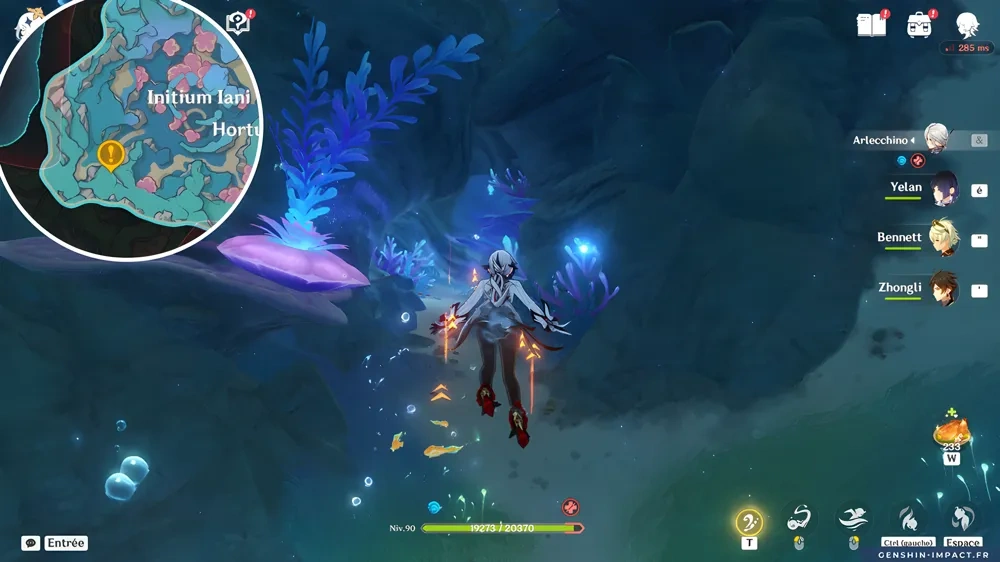This screenshot has width=1000, height=562.
Task: Activate the swirl underwater skill icon
Action: pyautogui.click(x=798, y=518)
